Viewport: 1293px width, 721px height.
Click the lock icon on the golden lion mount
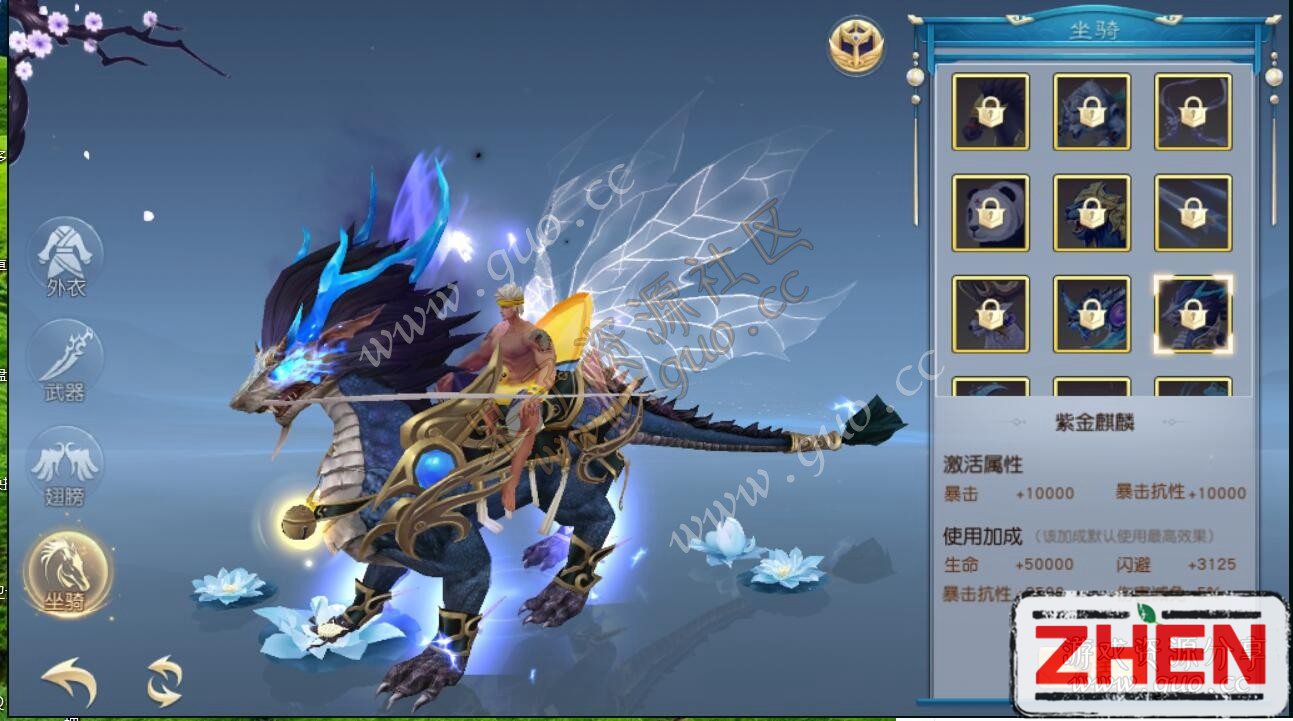[x=1091, y=212]
